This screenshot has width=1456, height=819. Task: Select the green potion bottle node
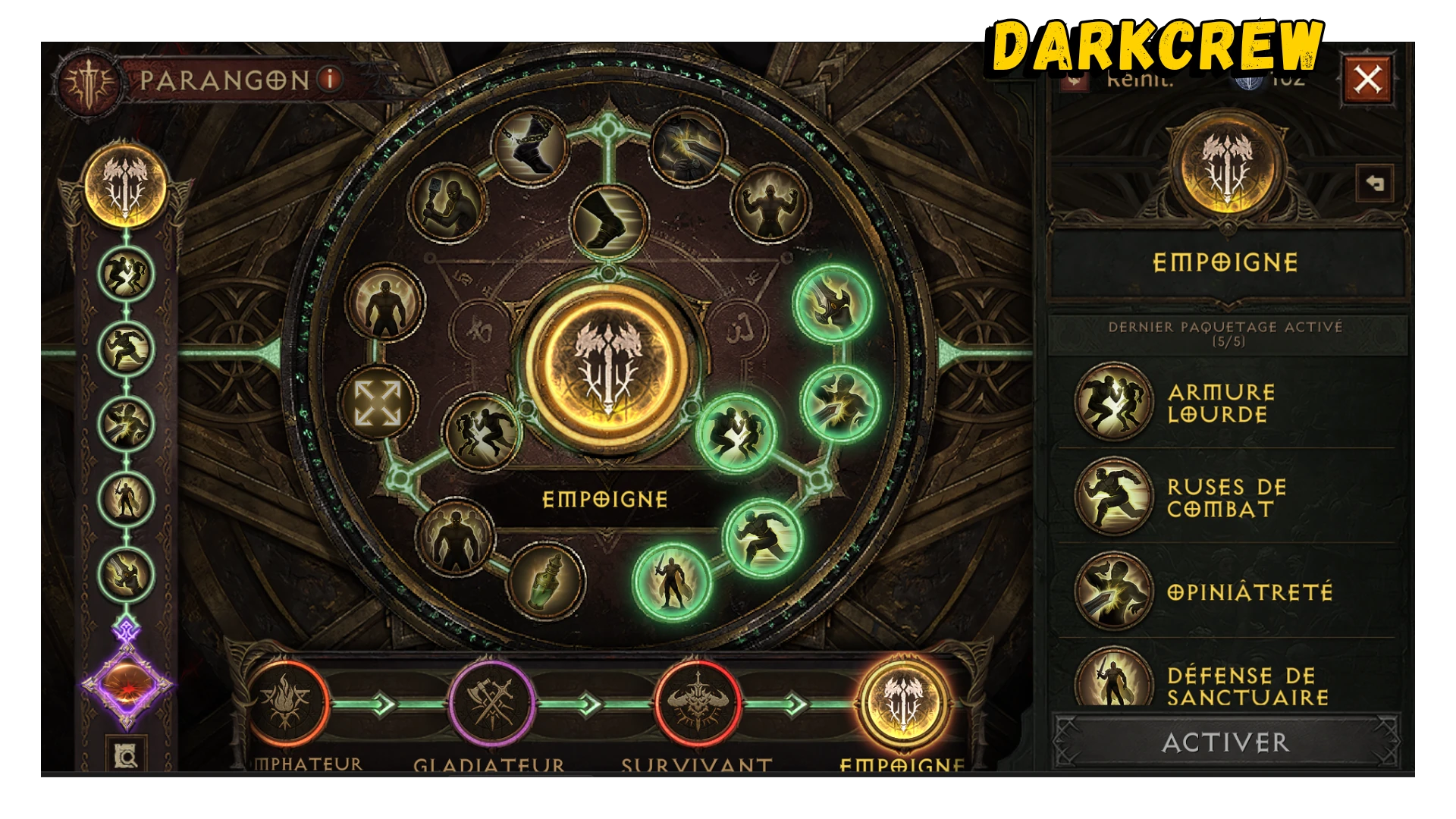(x=547, y=582)
